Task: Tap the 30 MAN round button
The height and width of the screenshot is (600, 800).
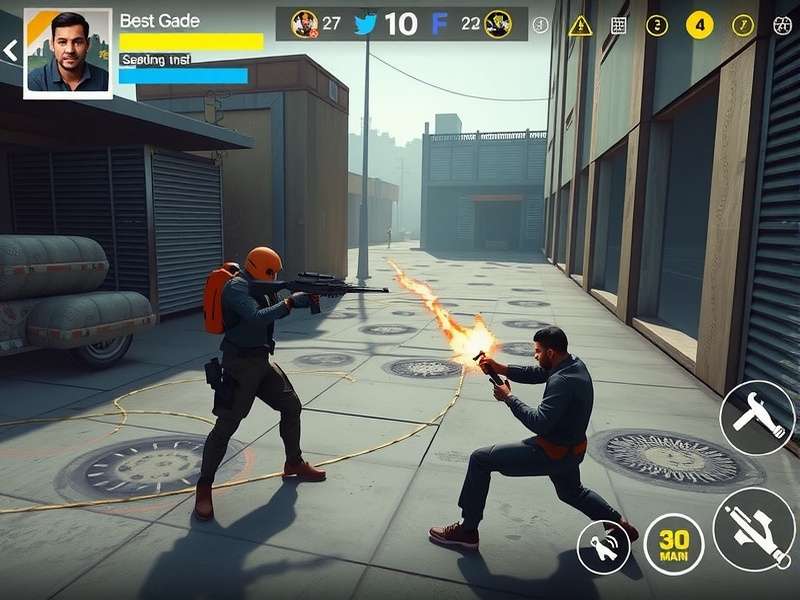Action: tap(673, 544)
